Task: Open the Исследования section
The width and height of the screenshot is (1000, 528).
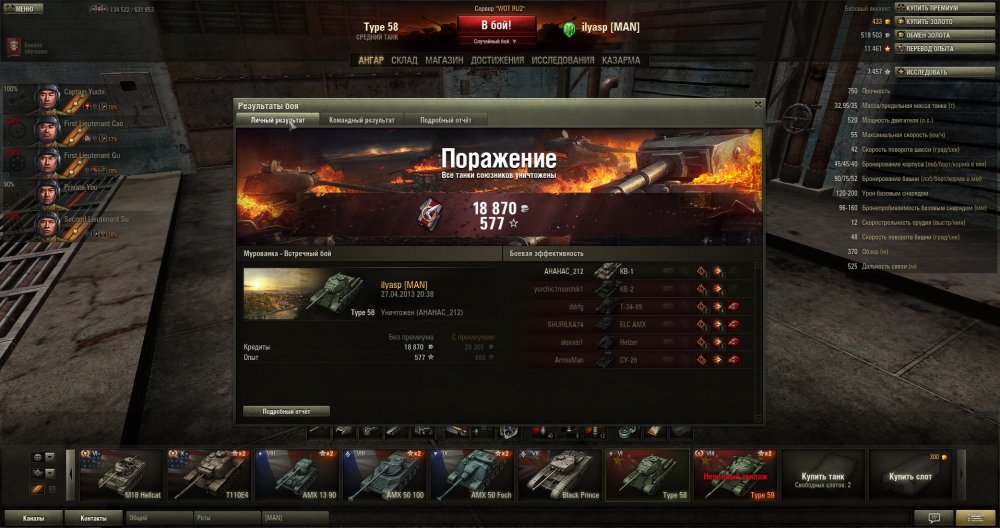Action: click(x=562, y=60)
